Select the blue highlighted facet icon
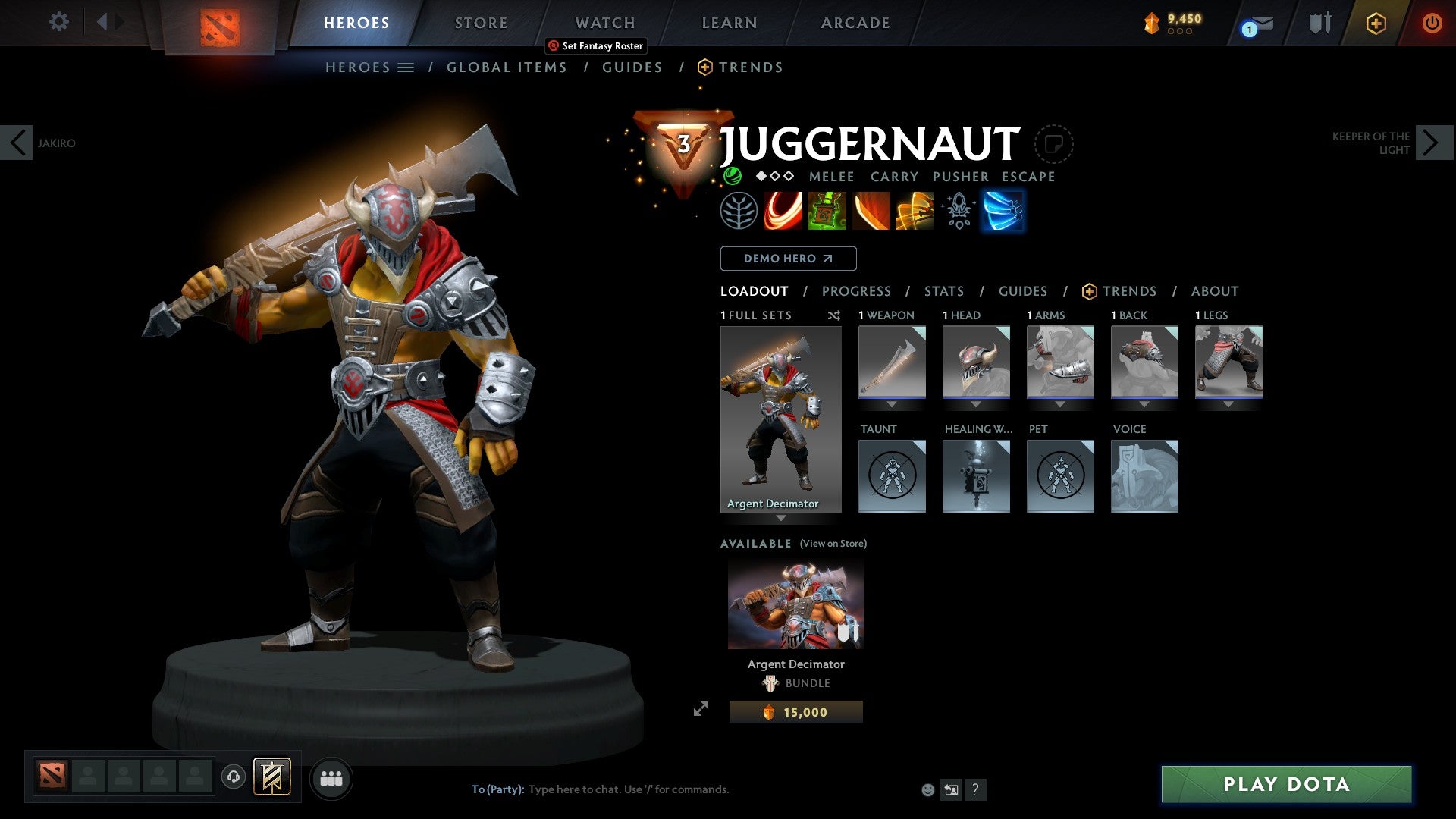This screenshot has width=1456, height=819. [x=1003, y=211]
